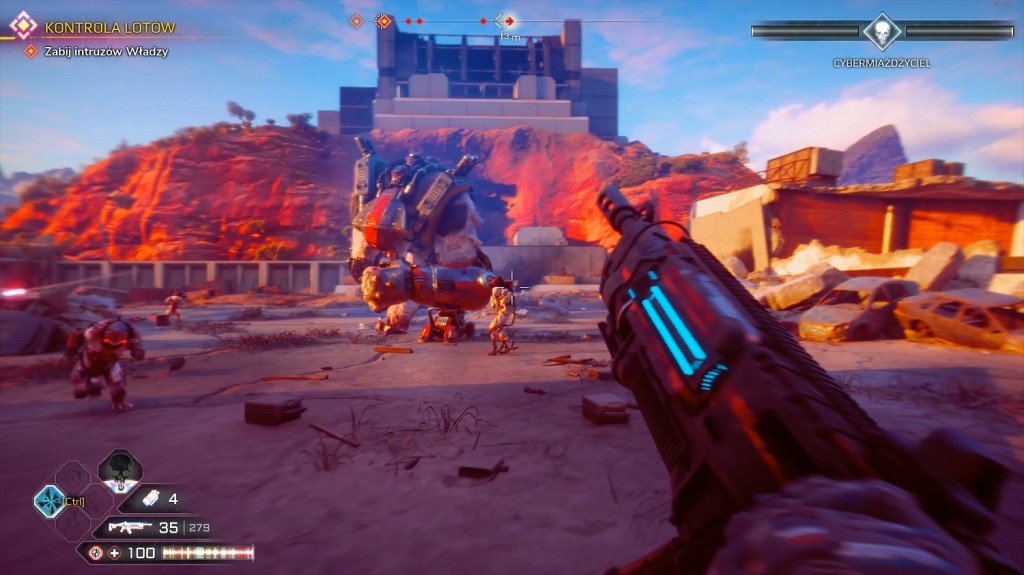Select the 13 m compass waypoint marker
The image size is (1024, 575).
pos(506,21)
